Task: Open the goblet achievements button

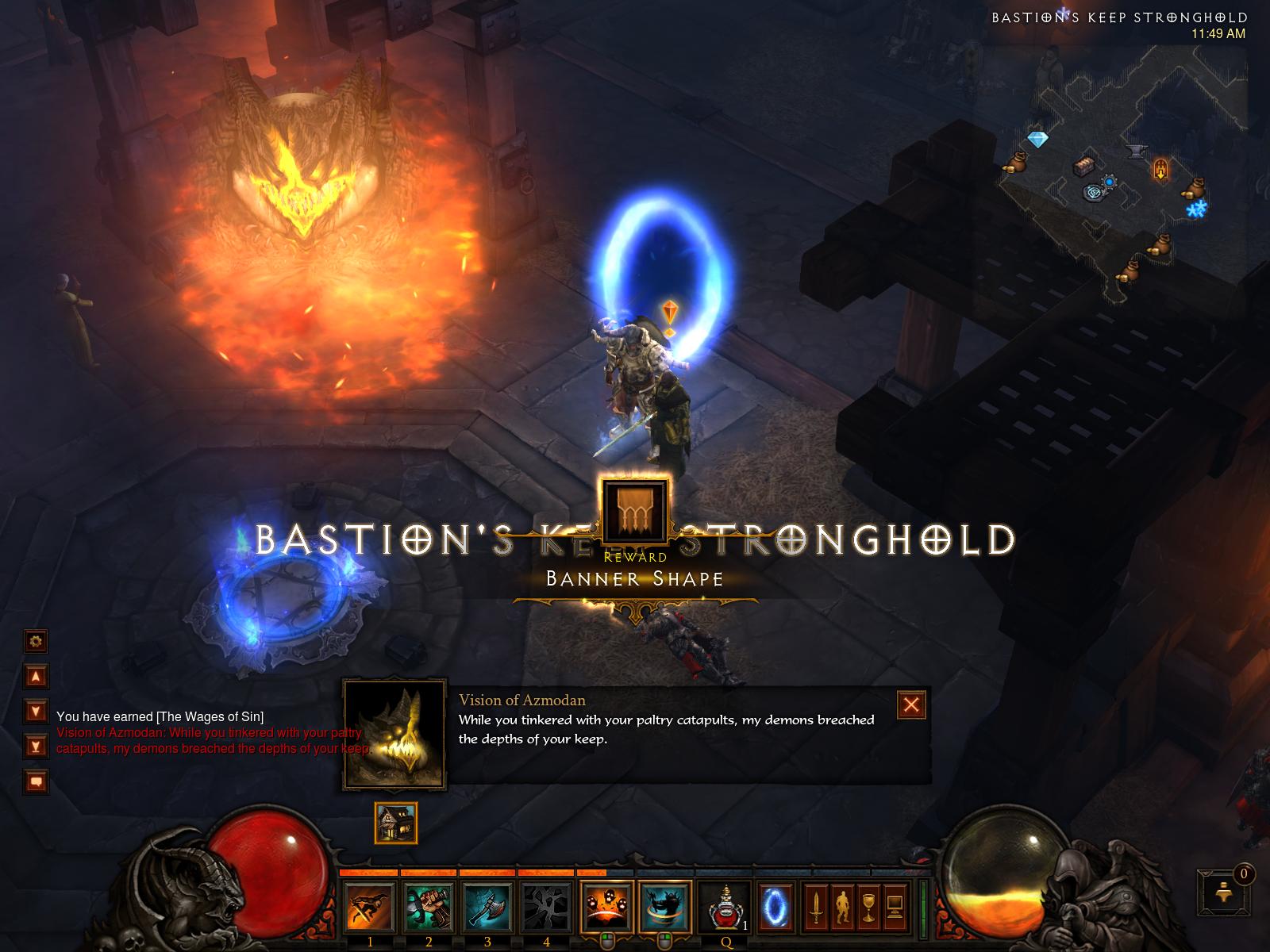Action: click(868, 907)
